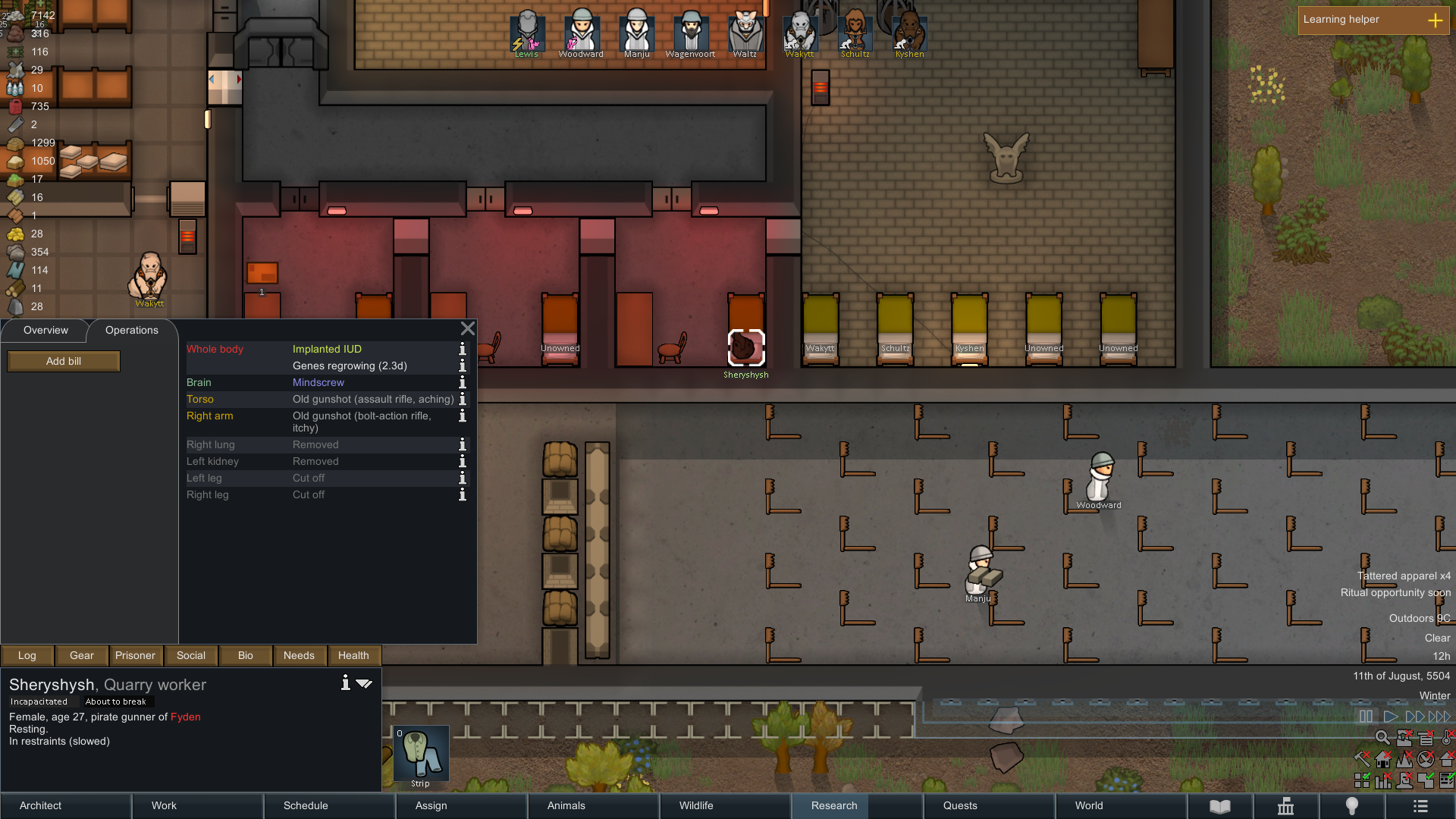This screenshot has width=1456, height=819.
Task: Show the Social tab
Action: point(191,656)
